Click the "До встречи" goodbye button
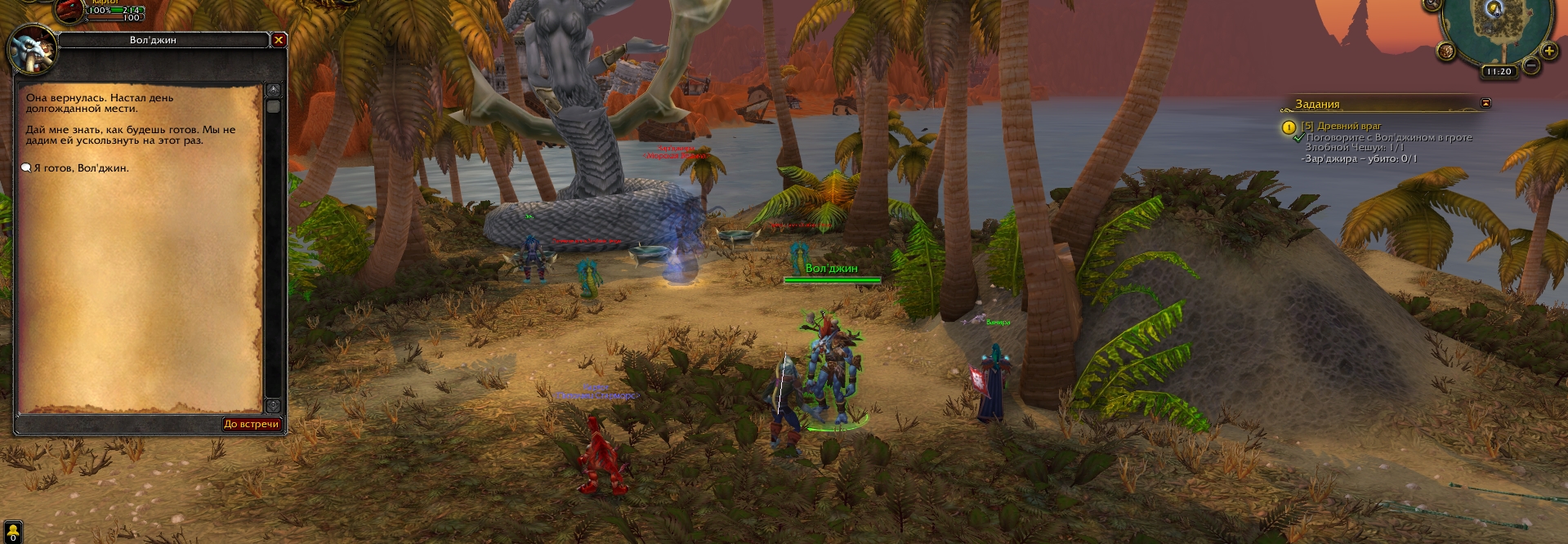 coord(252,424)
